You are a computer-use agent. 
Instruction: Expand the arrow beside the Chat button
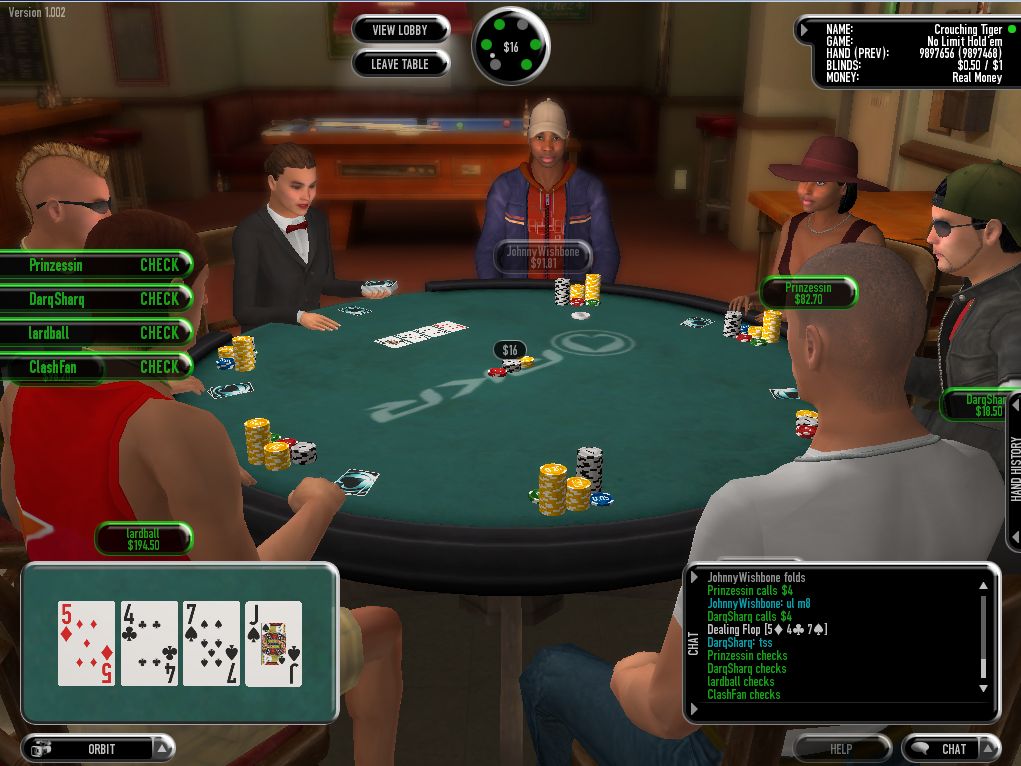[988, 748]
